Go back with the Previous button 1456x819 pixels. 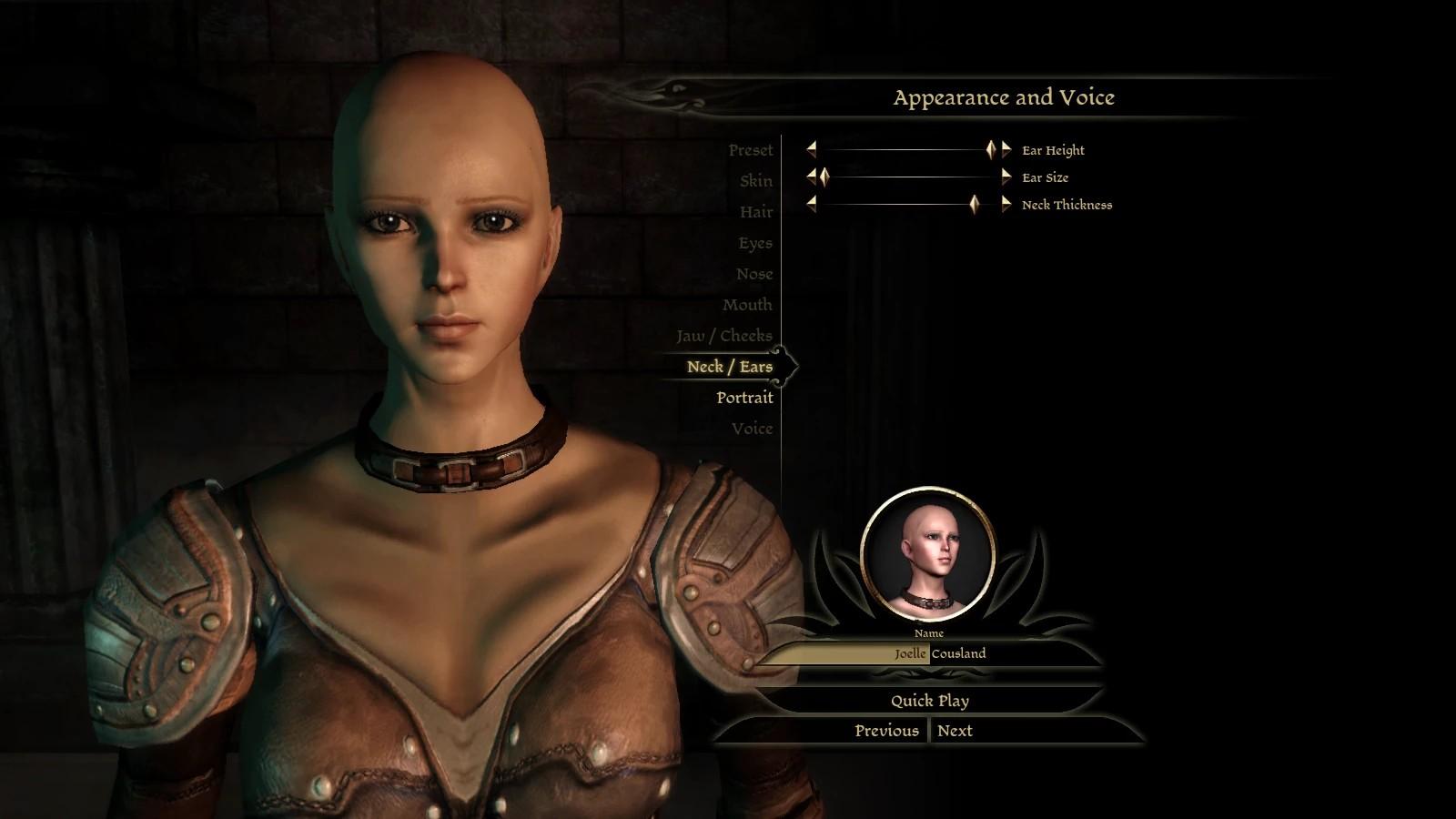tap(885, 731)
